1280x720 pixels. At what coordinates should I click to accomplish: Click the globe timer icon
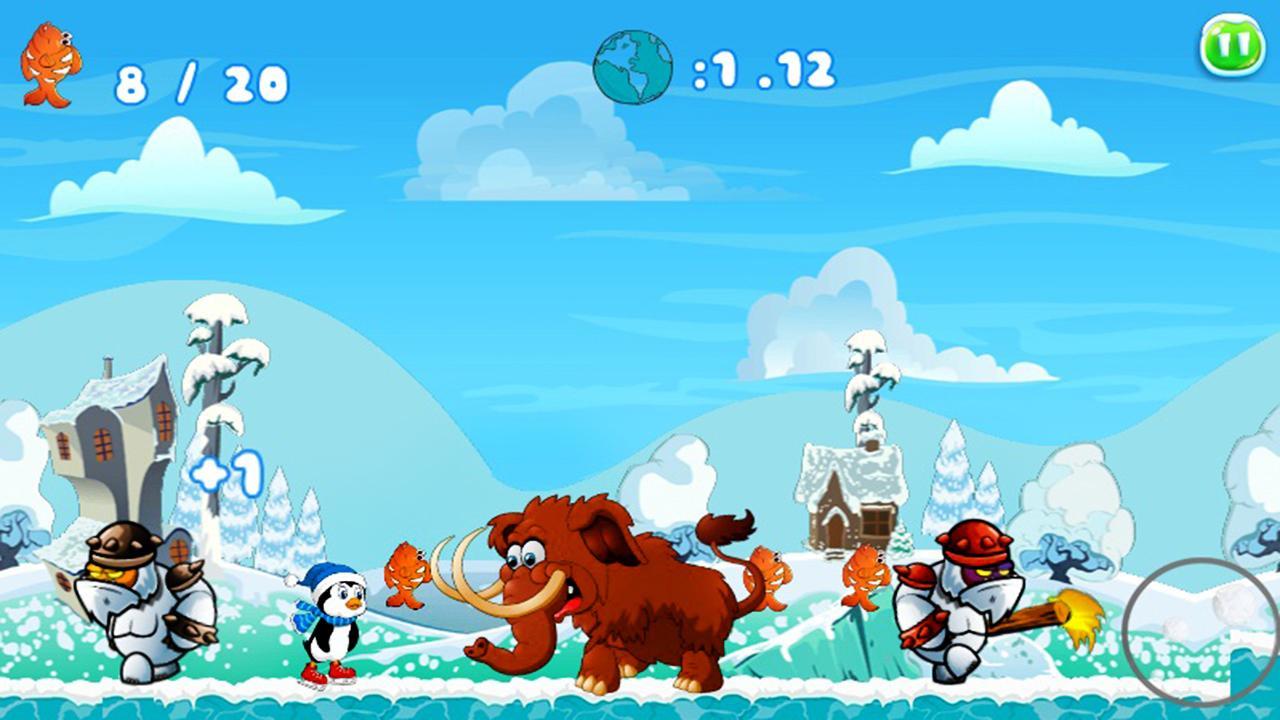point(632,66)
